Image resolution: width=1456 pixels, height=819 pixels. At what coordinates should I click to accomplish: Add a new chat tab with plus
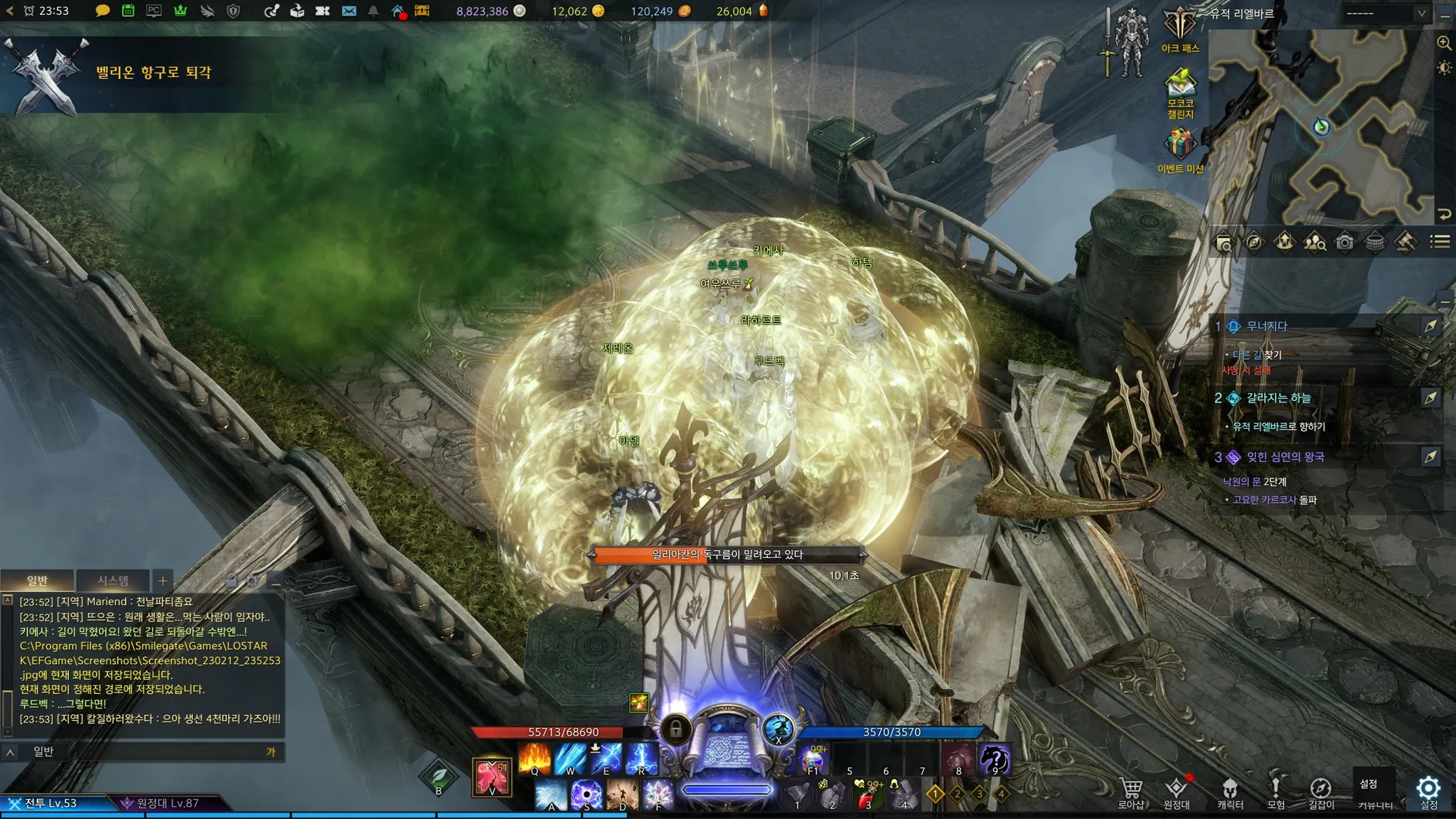click(x=163, y=581)
